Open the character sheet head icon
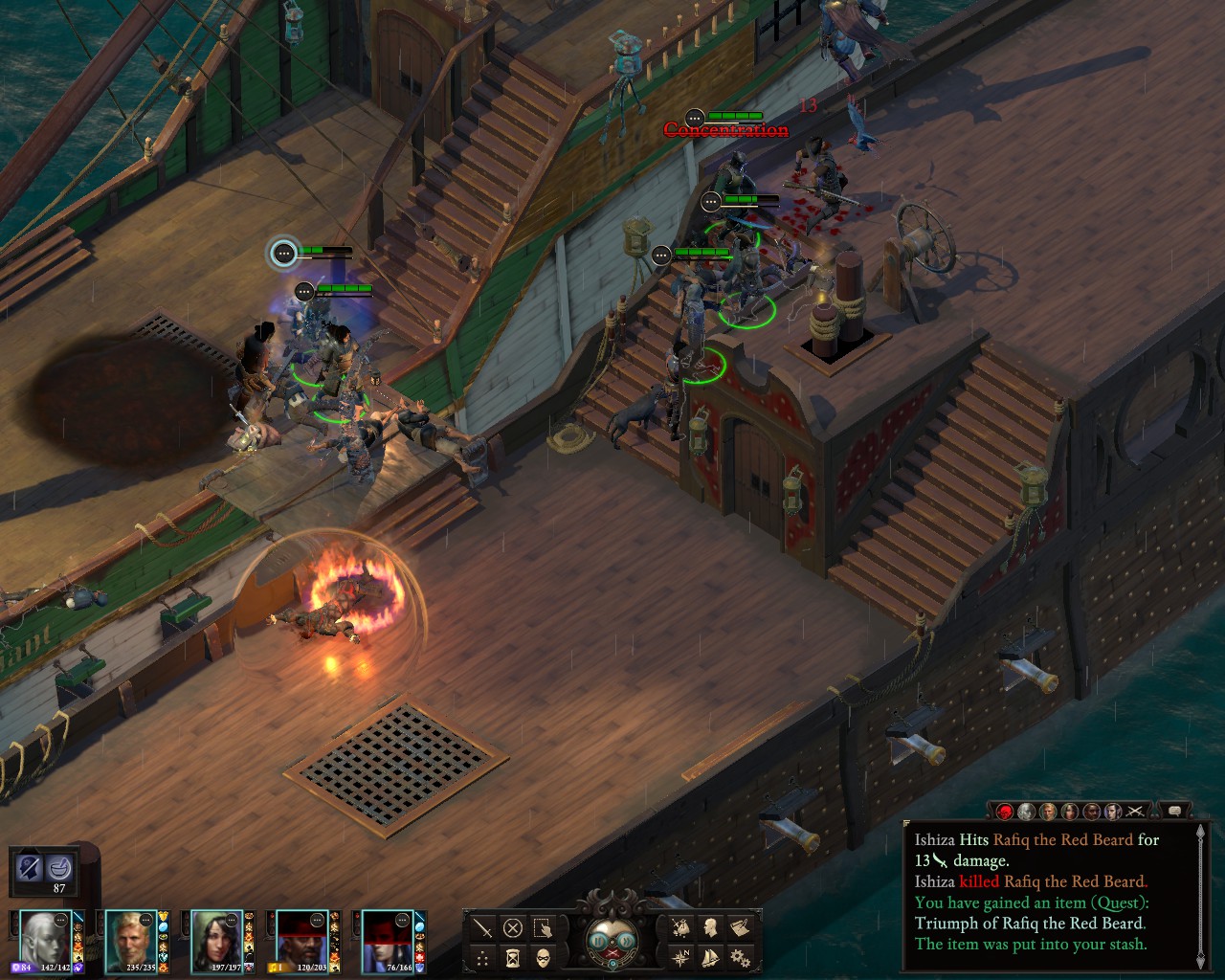Image resolution: width=1225 pixels, height=980 pixels. [711, 927]
